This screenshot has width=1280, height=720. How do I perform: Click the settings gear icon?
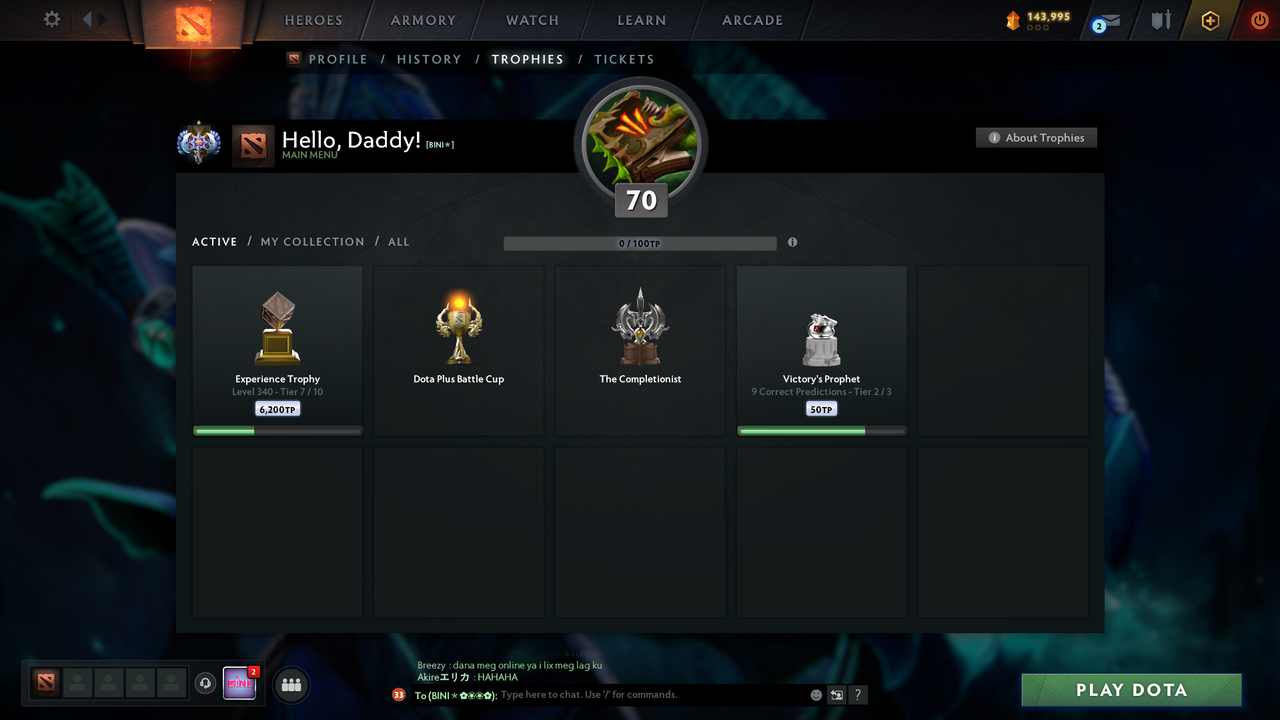point(50,19)
